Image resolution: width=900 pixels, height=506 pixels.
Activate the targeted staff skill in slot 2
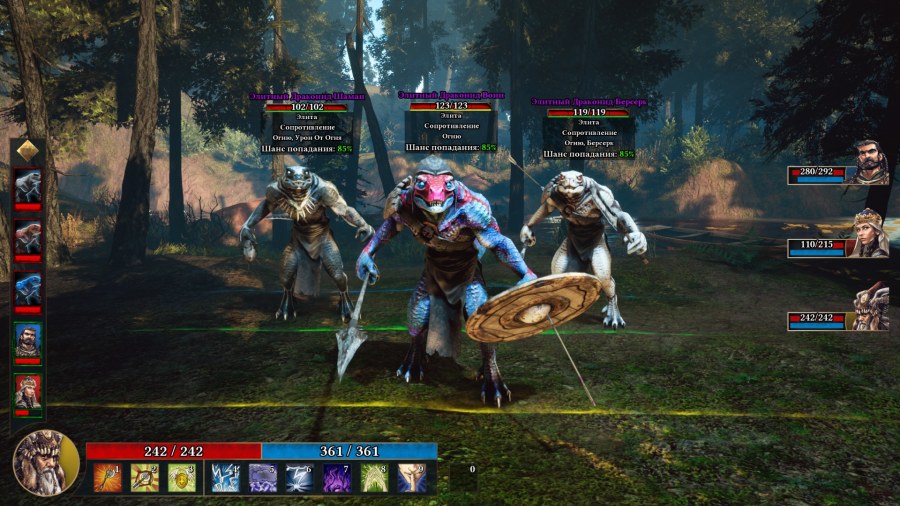(145, 477)
